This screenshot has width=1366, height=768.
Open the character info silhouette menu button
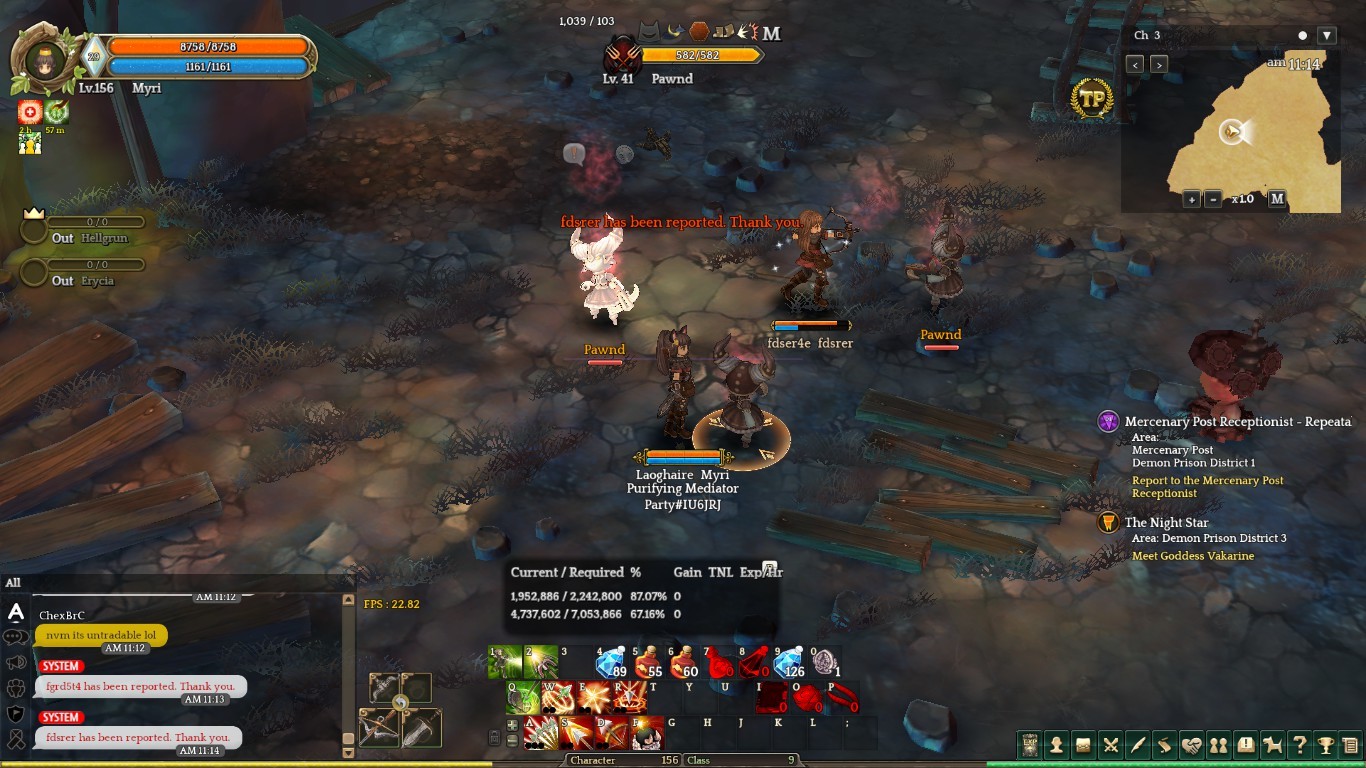click(1056, 745)
